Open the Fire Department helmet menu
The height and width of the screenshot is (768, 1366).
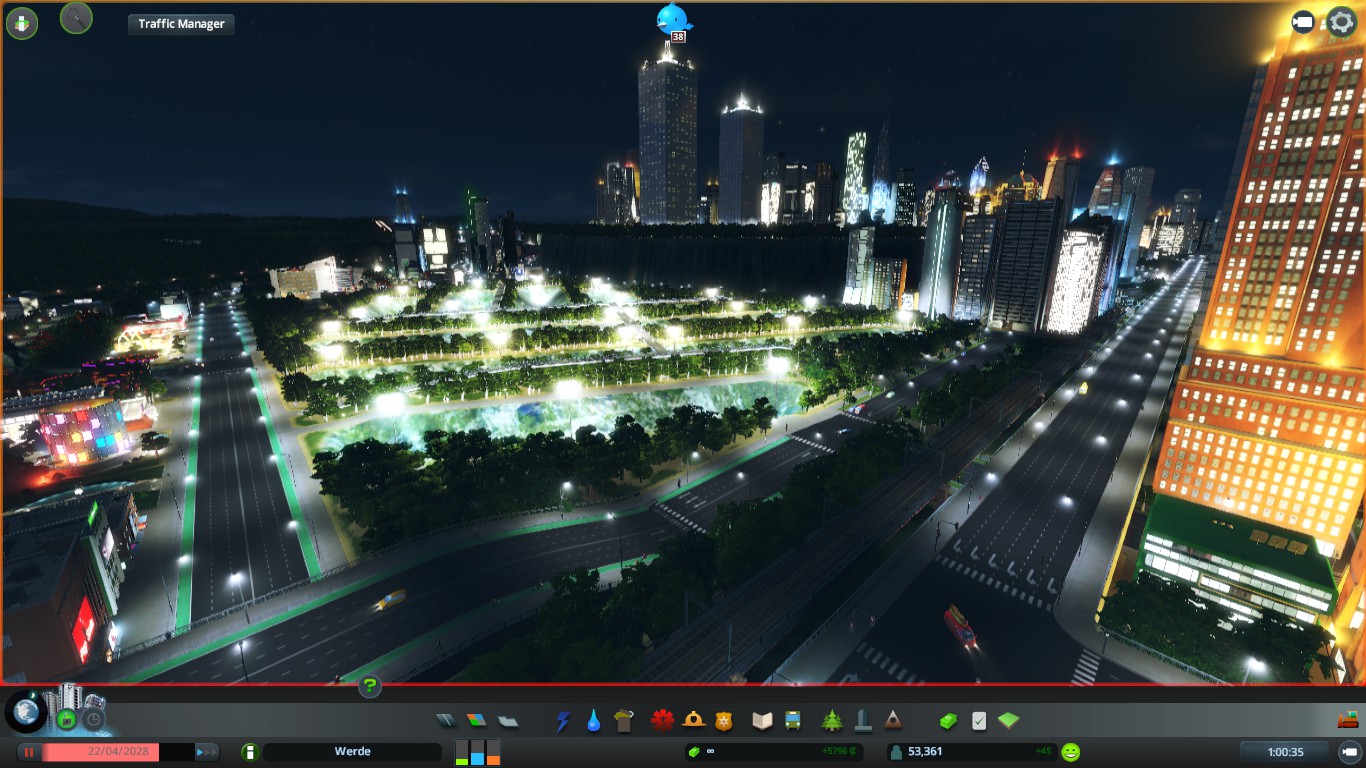tap(693, 720)
